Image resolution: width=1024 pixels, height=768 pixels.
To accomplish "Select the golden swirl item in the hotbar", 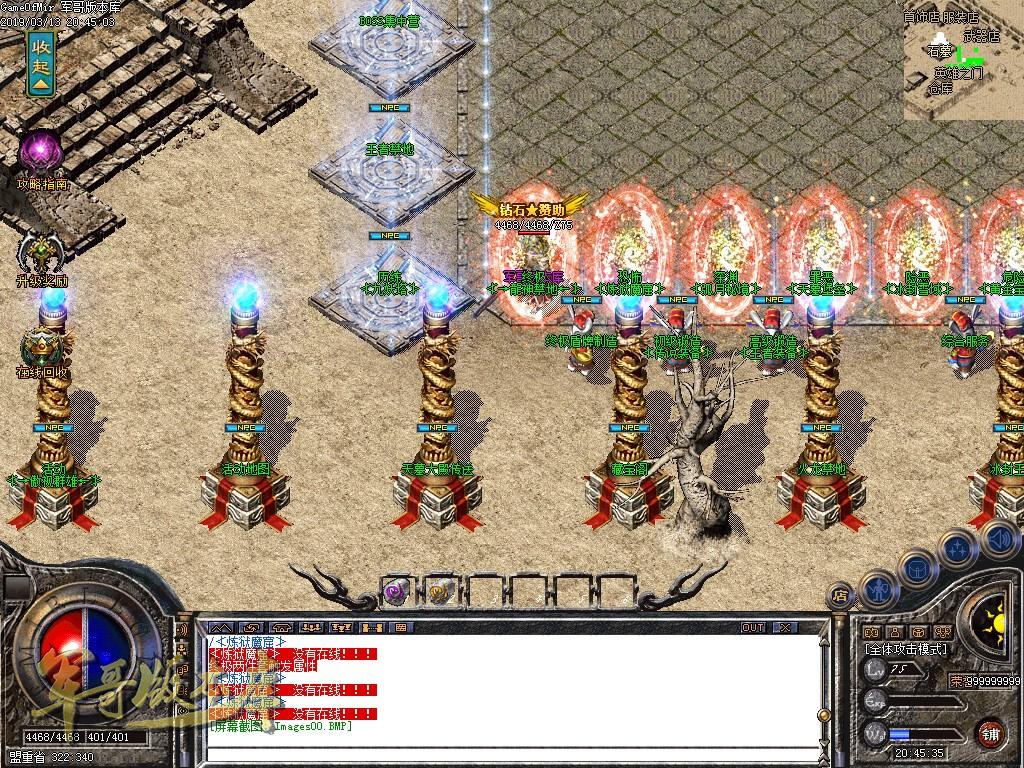I will (x=440, y=592).
